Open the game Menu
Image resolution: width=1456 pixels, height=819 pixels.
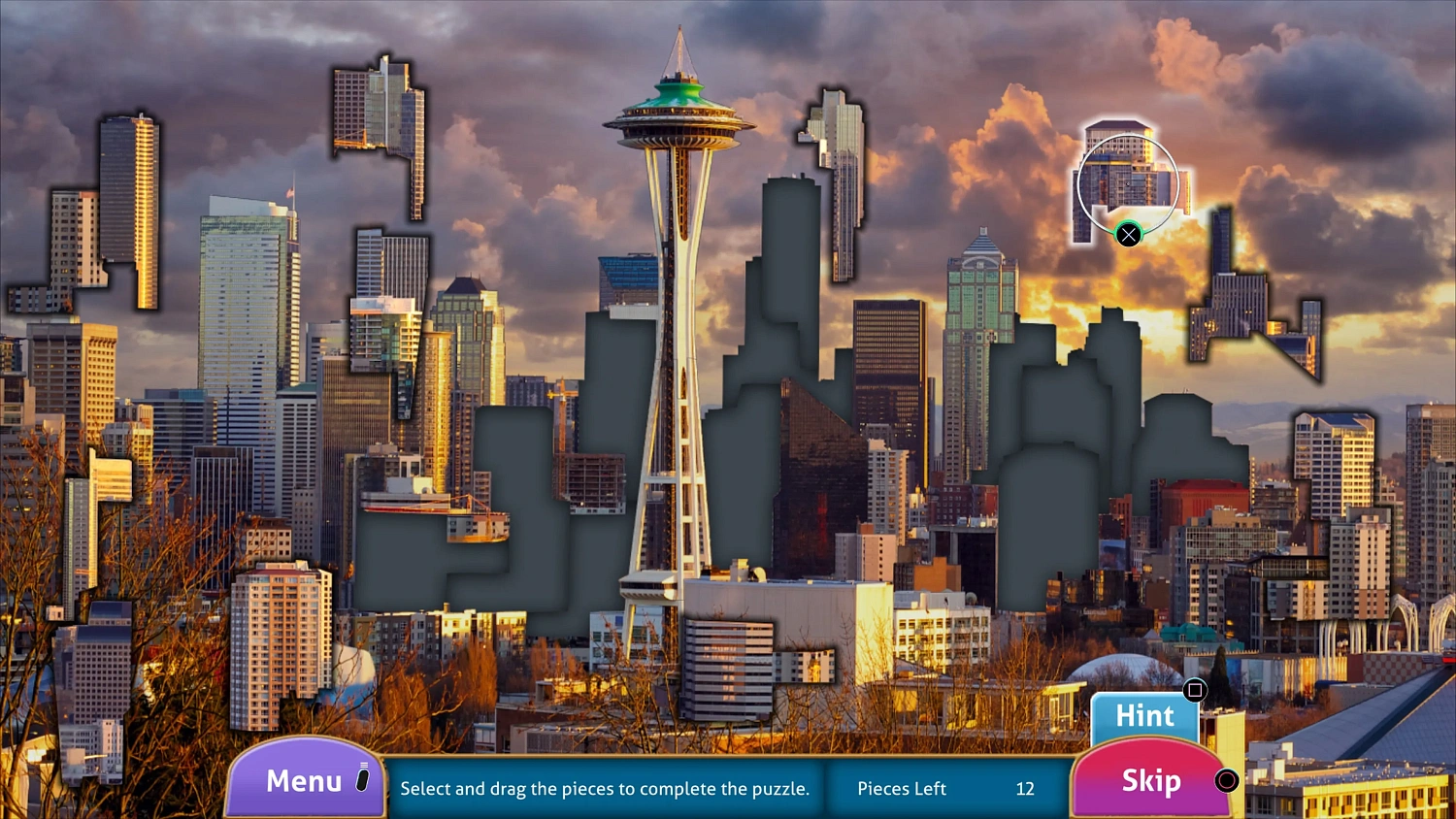(x=302, y=779)
